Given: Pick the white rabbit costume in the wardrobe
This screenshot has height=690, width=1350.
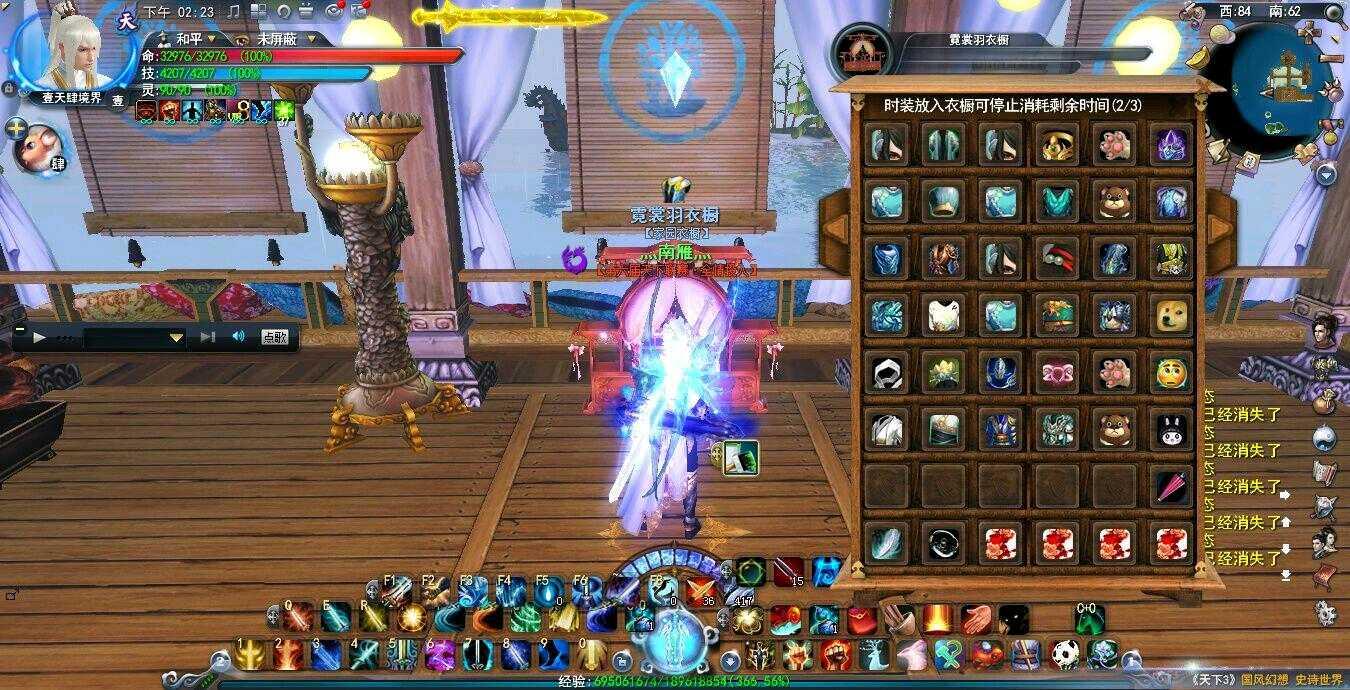Looking at the screenshot, I should 1172,430.
